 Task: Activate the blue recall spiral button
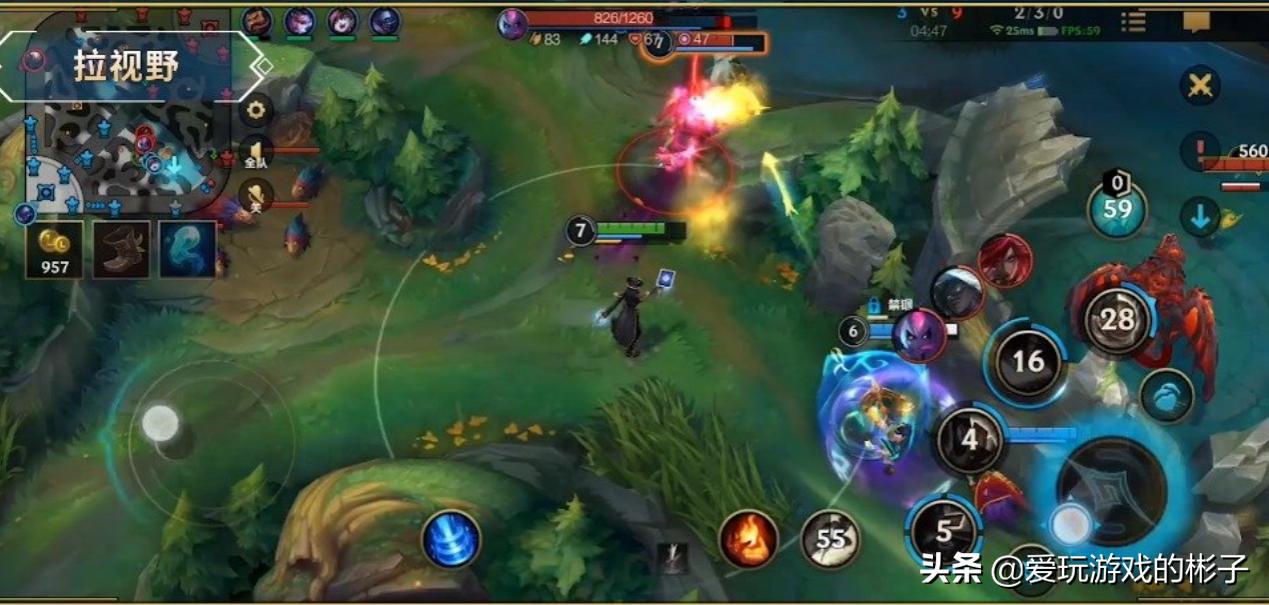point(451,539)
